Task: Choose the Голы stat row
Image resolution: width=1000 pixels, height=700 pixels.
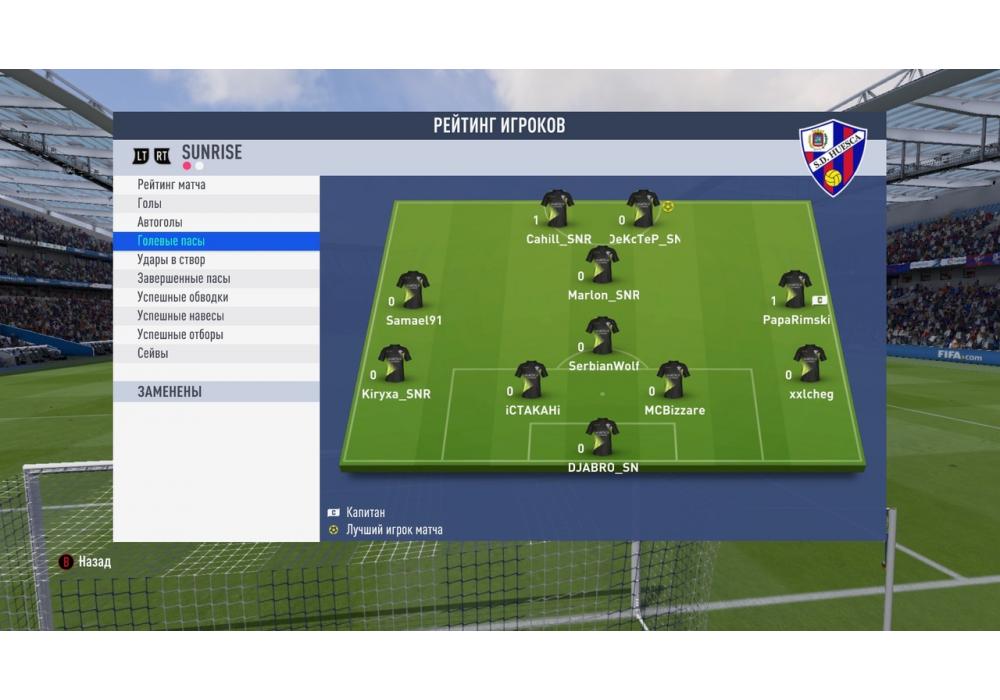Action: point(150,204)
